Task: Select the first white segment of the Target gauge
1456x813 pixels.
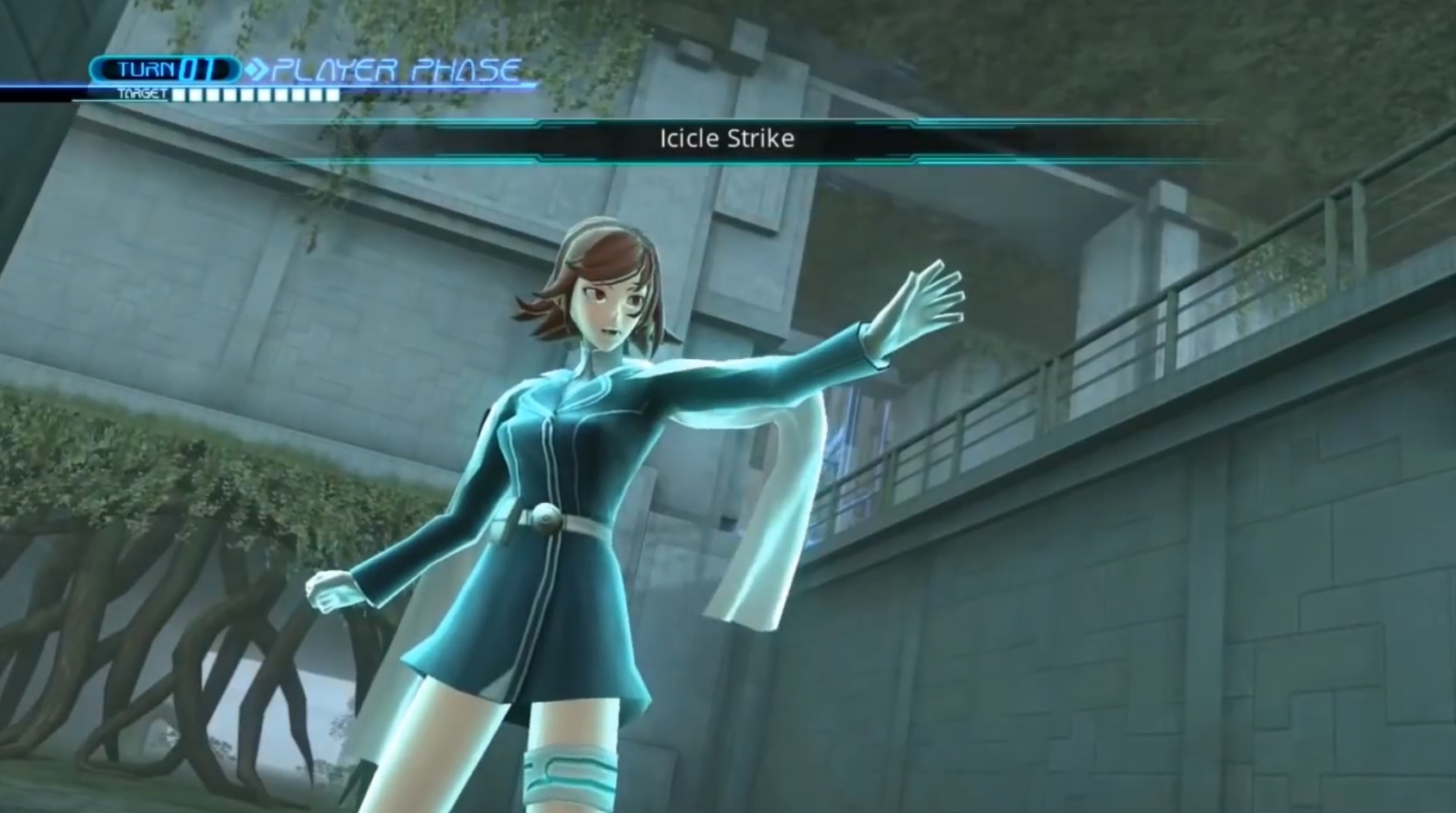Action: point(179,95)
